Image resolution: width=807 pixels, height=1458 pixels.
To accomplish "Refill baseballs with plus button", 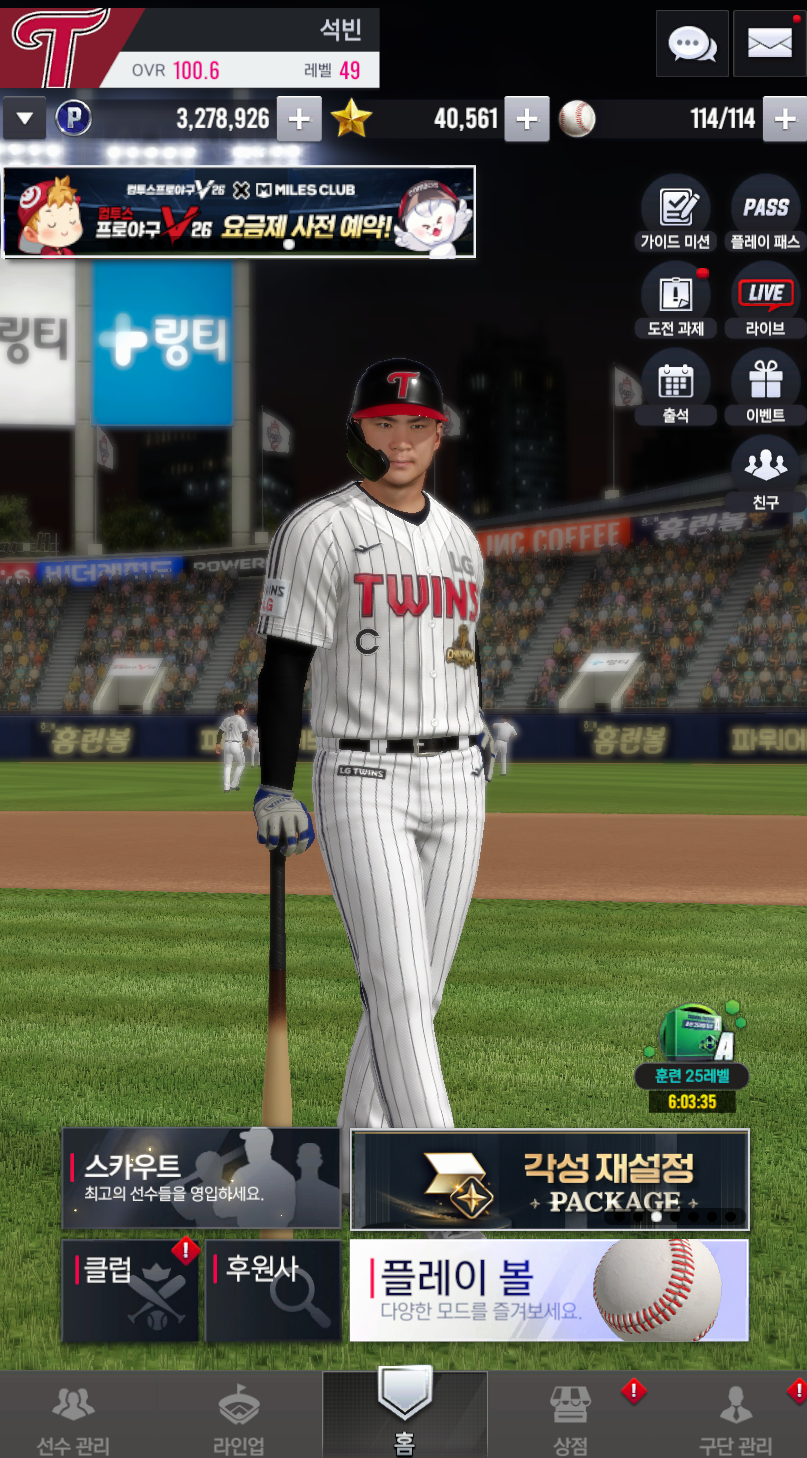I will coord(784,120).
